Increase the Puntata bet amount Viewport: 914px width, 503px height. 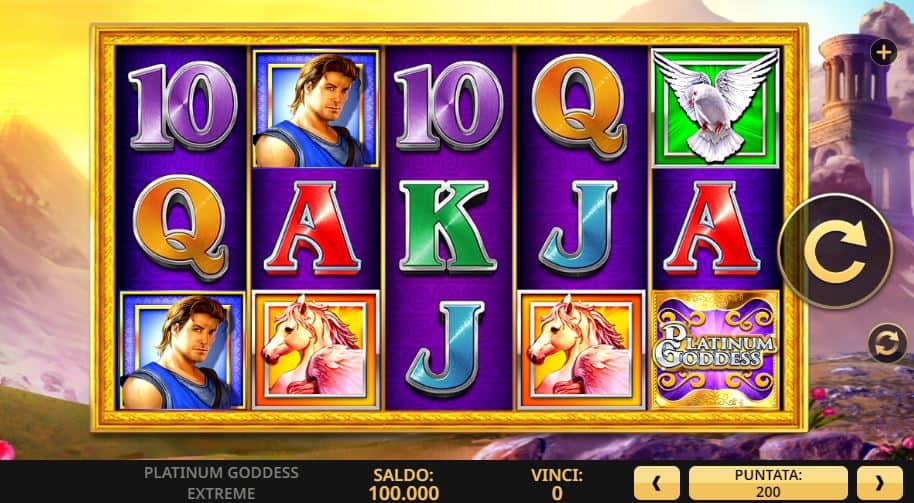[880, 482]
